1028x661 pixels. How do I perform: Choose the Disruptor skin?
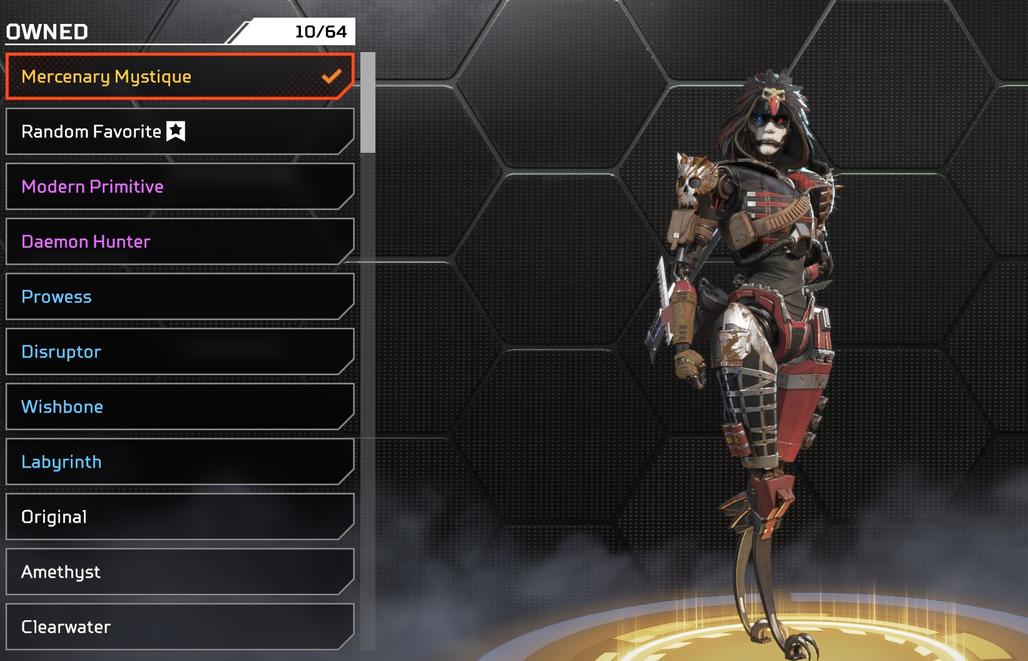(x=180, y=352)
